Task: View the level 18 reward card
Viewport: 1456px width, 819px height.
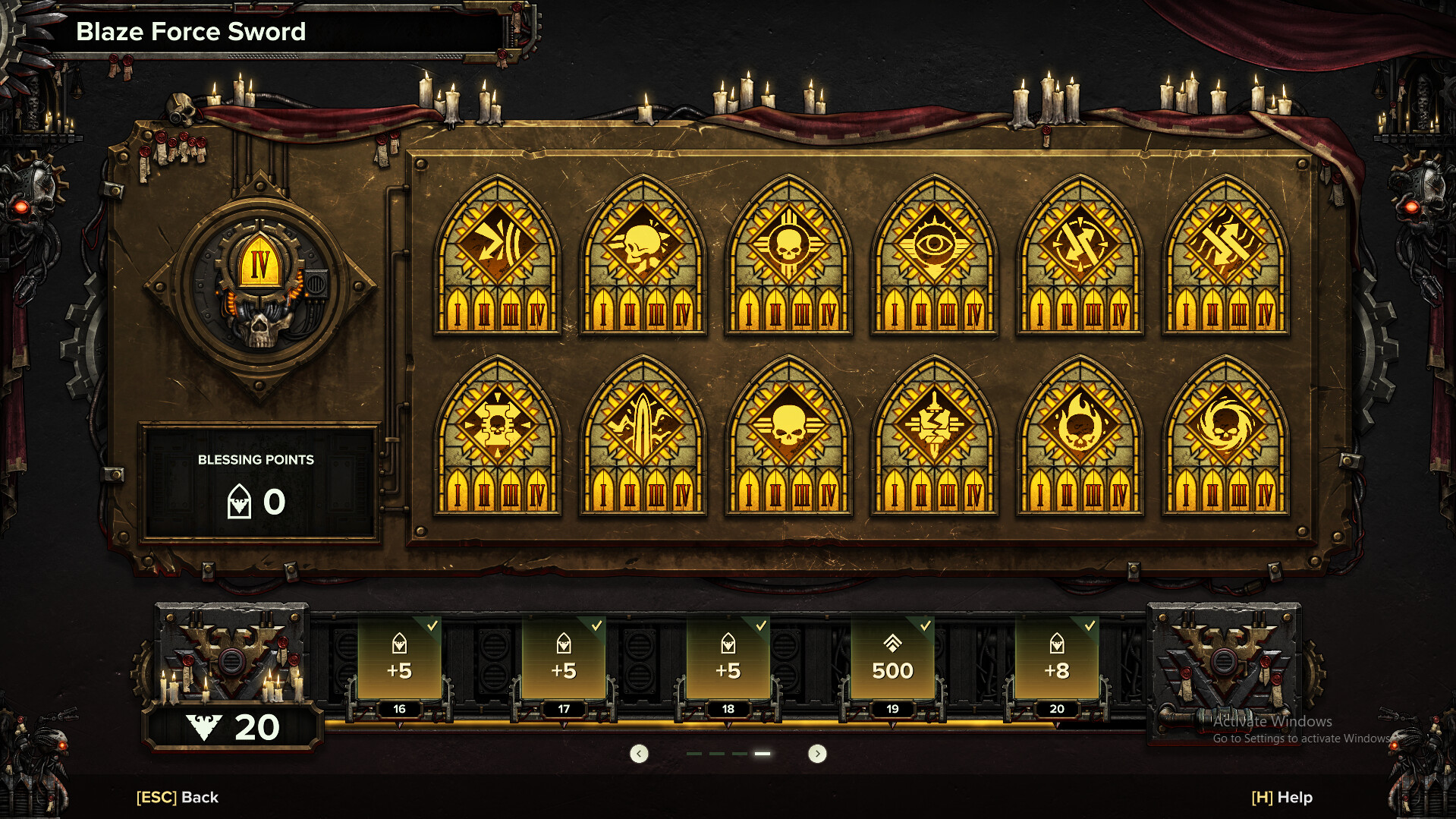Action: tap(728, 659)
